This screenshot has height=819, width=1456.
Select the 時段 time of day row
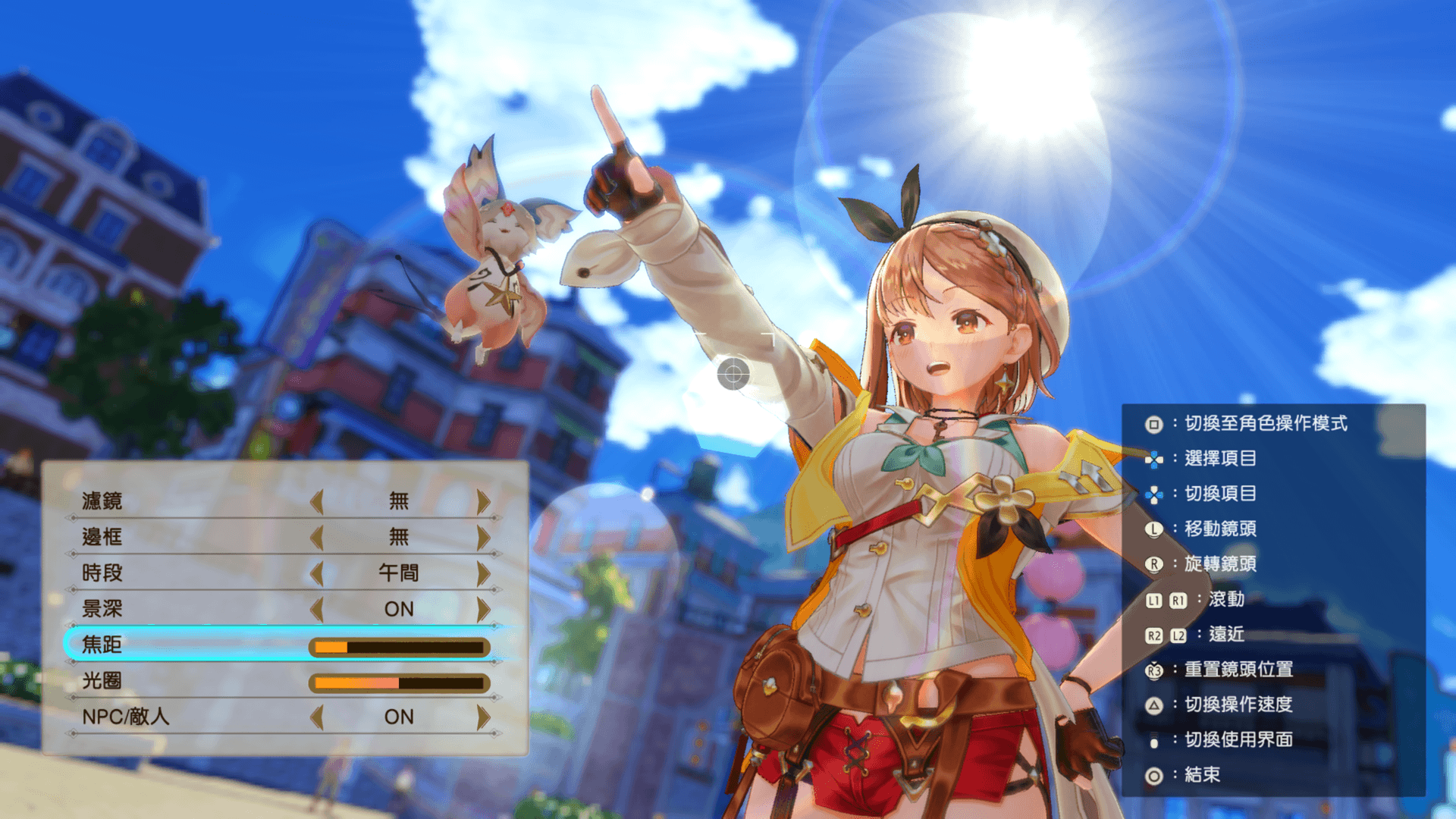[102, 573]
